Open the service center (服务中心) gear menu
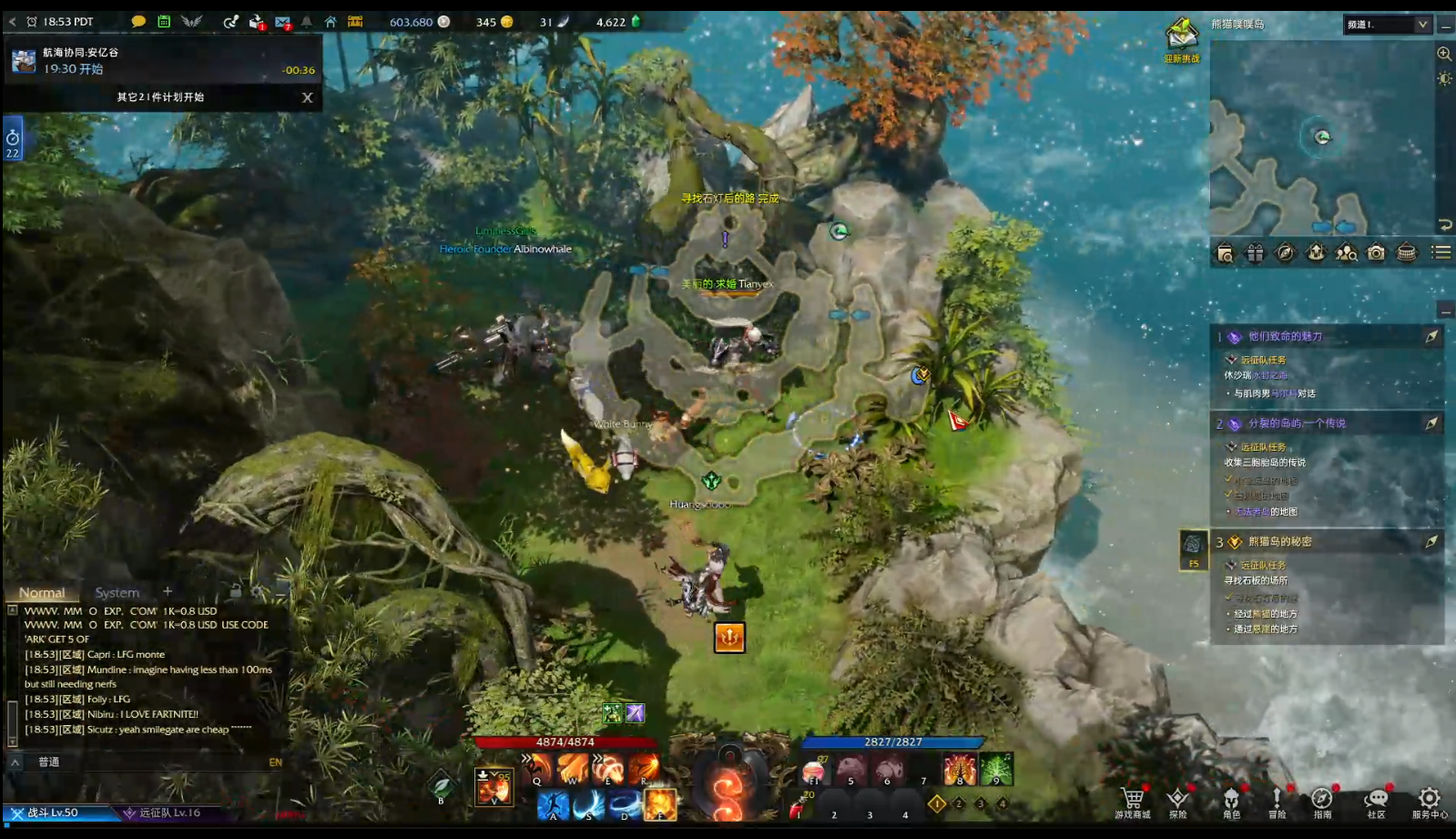The width and height of the screenshot is (1456, 839). [1429, 801]
